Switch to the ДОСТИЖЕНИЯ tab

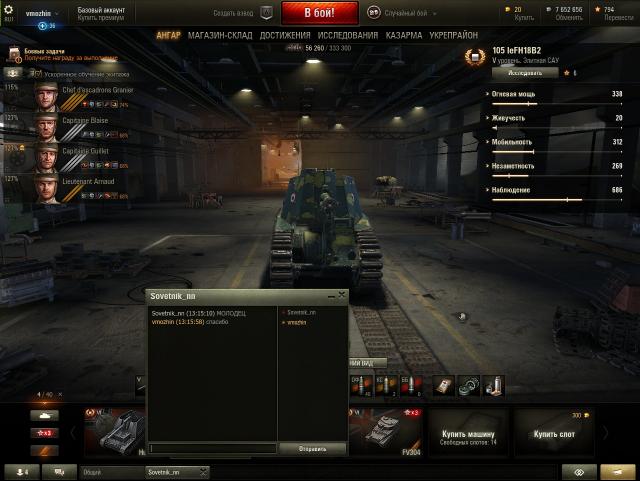point(284,35)
